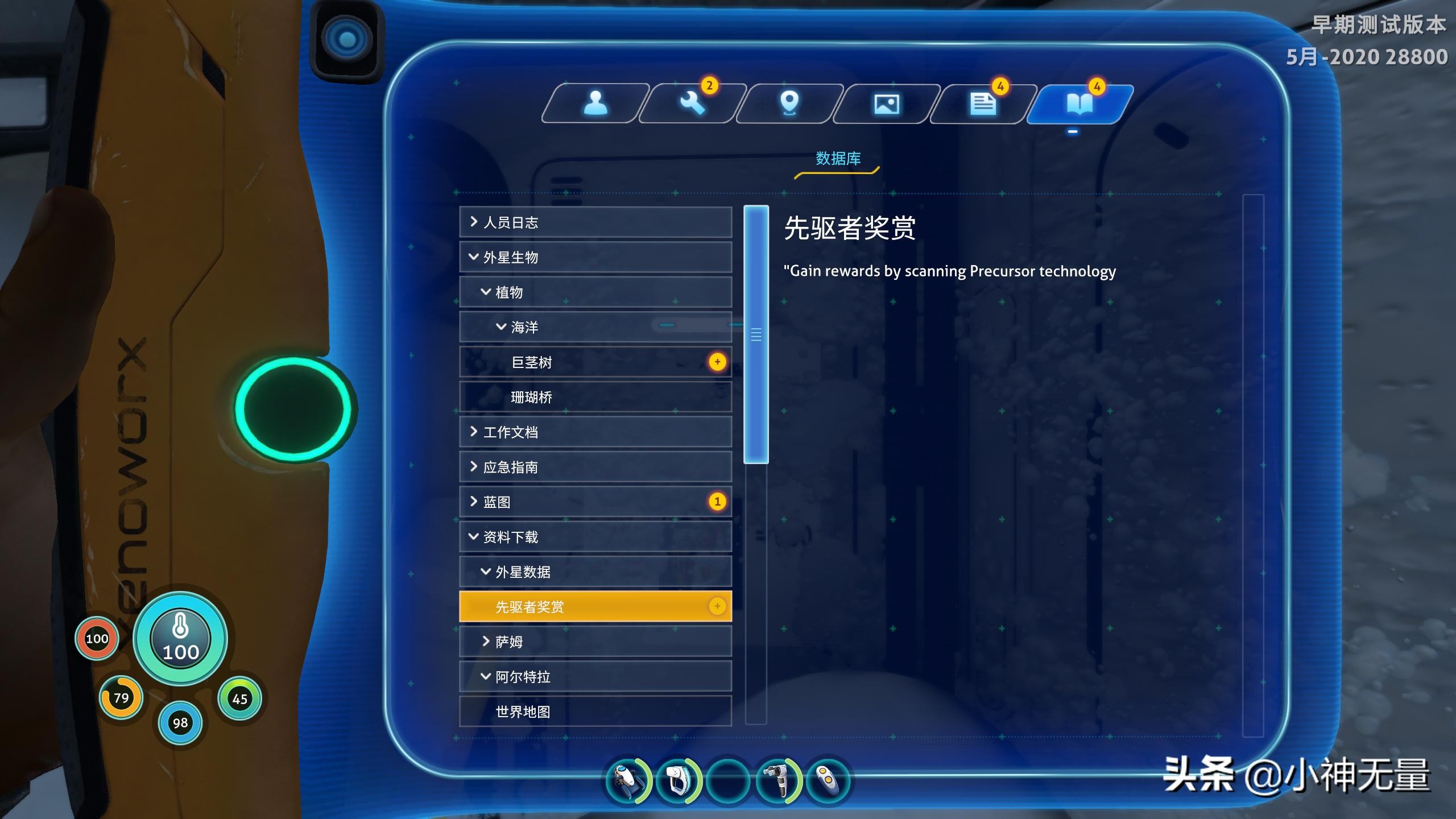The width and height of the screenshot is (1456, 819).
Task: Expand the 工作文档 category
Action: click(595, 432)
